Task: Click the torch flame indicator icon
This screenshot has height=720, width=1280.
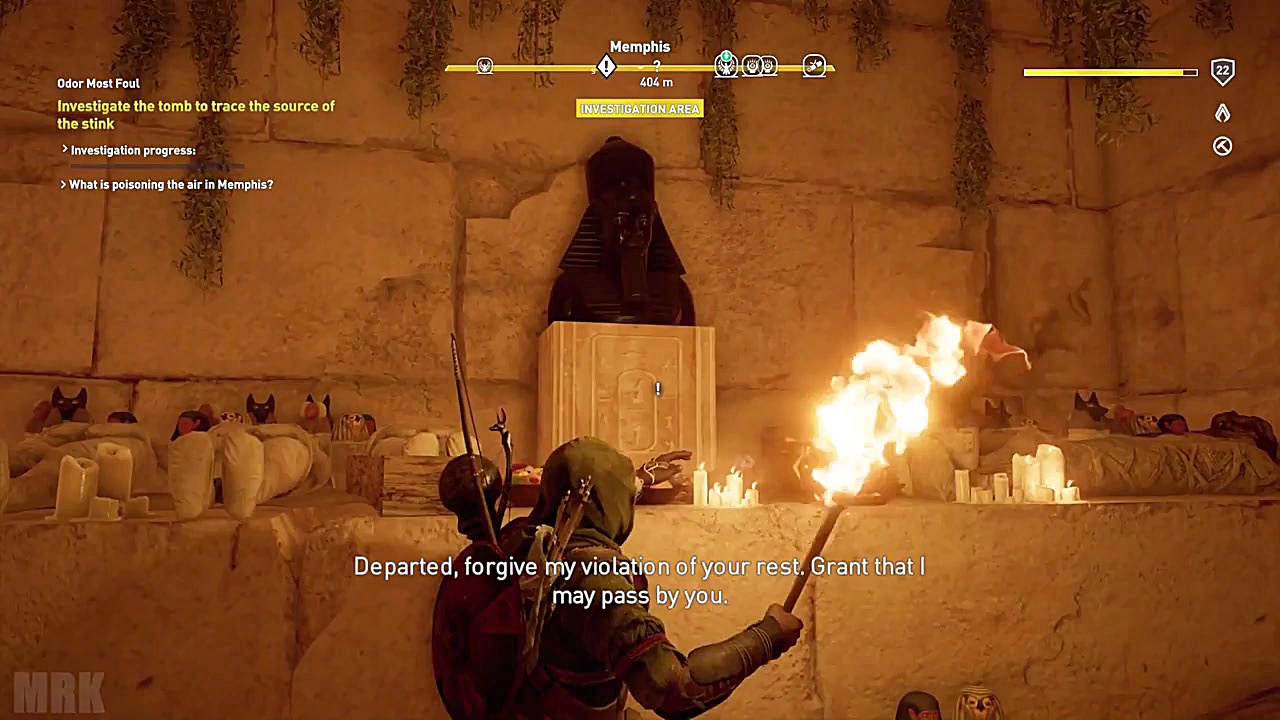Action: (1222, 113)
